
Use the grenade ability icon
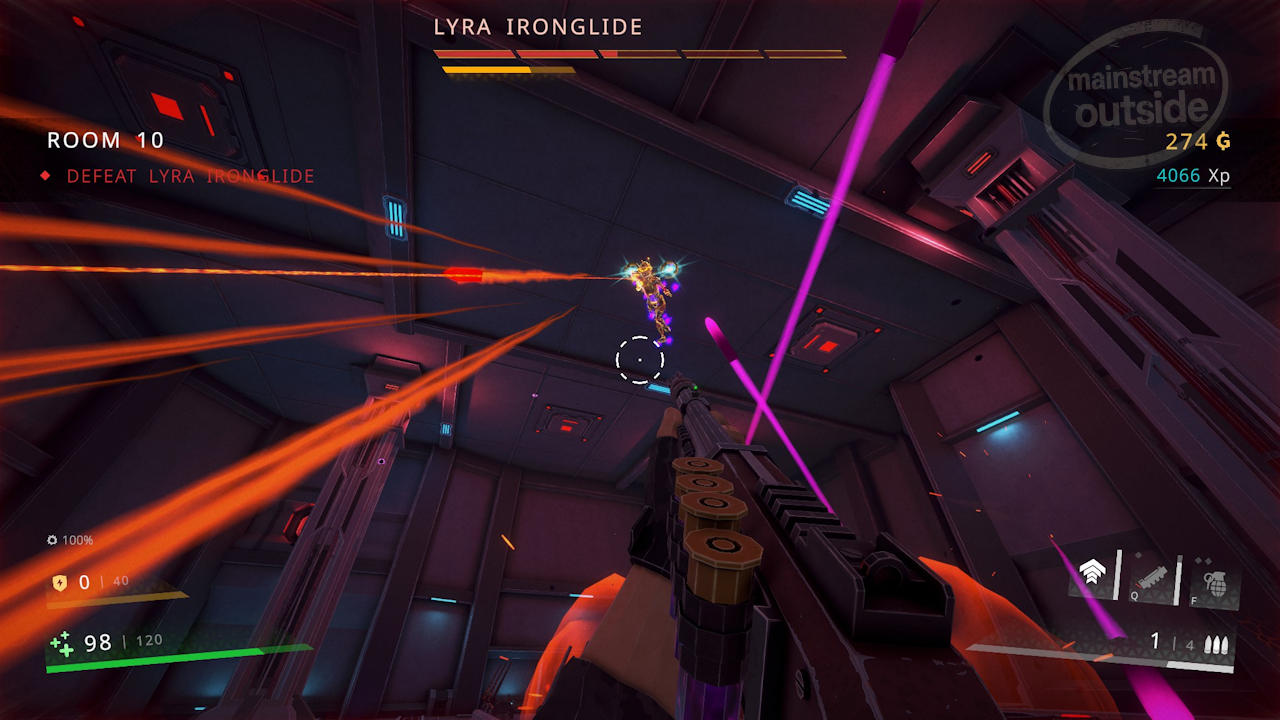tap(1215, 584)
